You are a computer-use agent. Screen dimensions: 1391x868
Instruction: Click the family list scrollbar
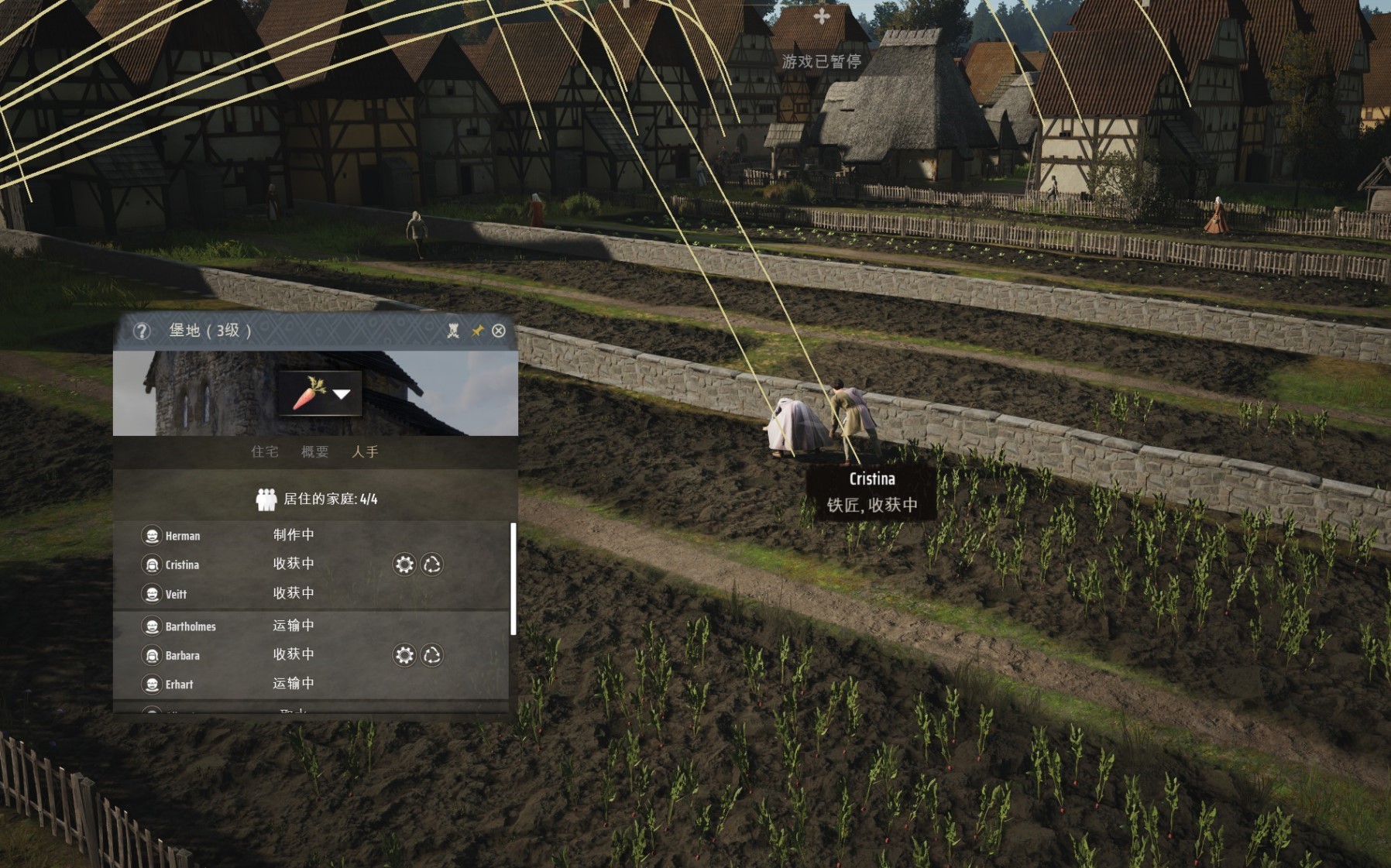[x=513, y=579]
